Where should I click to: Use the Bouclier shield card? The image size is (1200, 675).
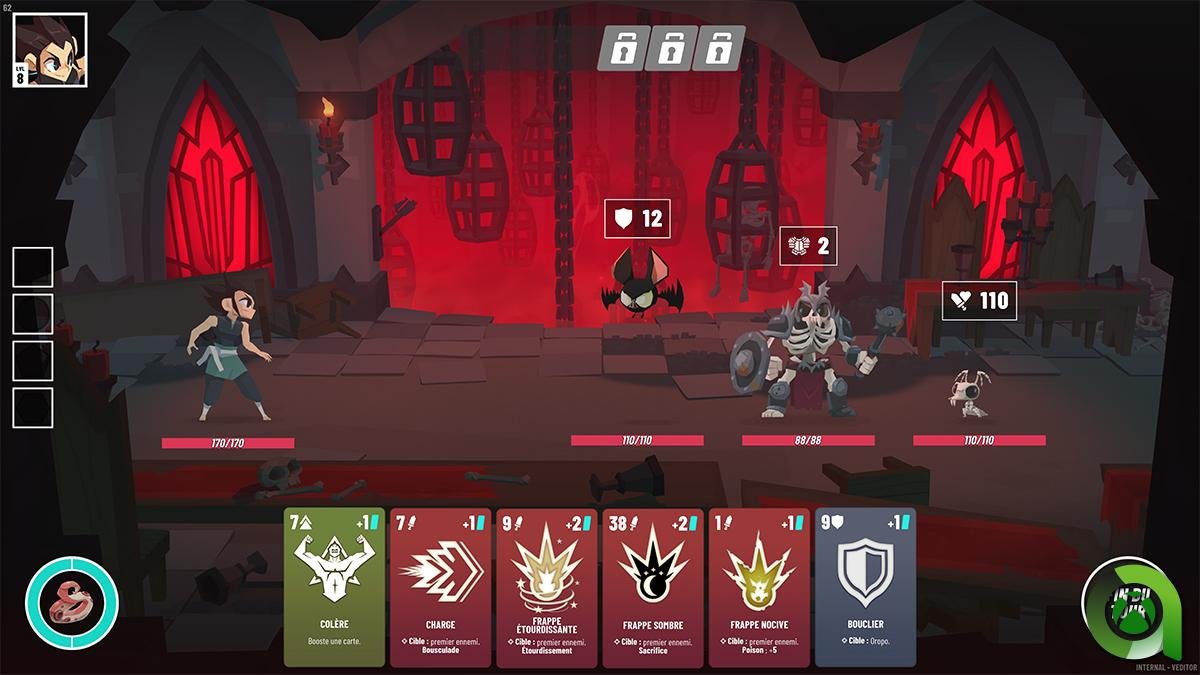pos(865,587)
